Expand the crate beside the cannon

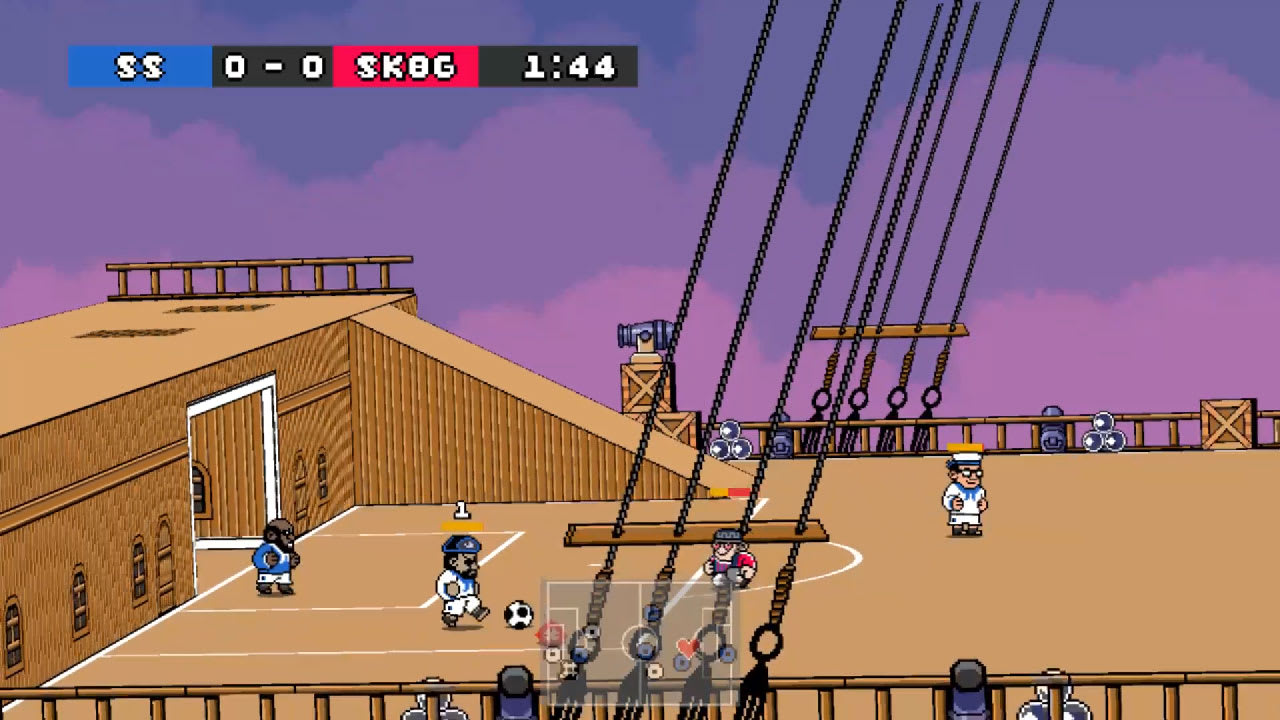pos(647,387)
